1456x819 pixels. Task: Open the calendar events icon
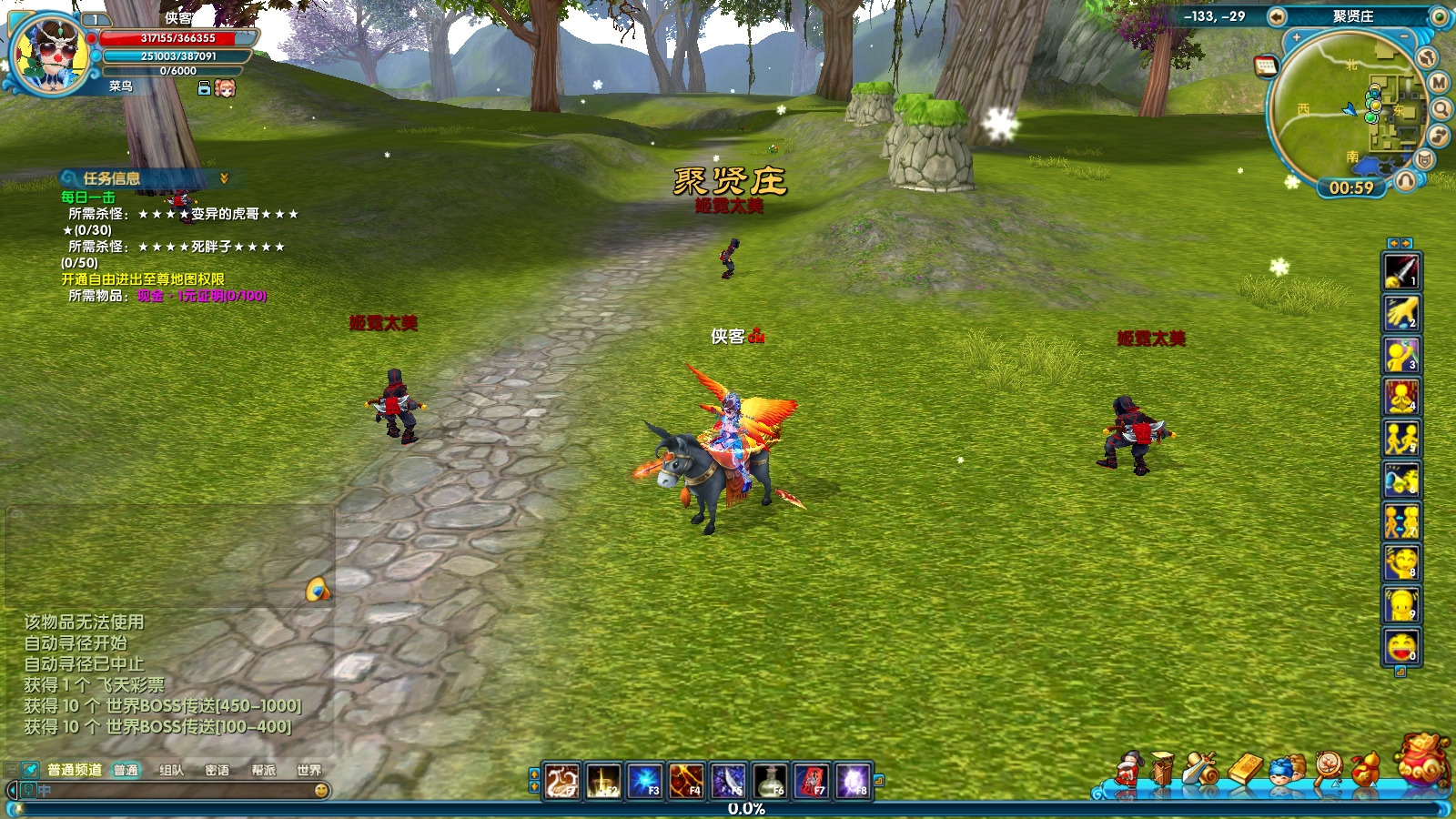(1265, 66)
